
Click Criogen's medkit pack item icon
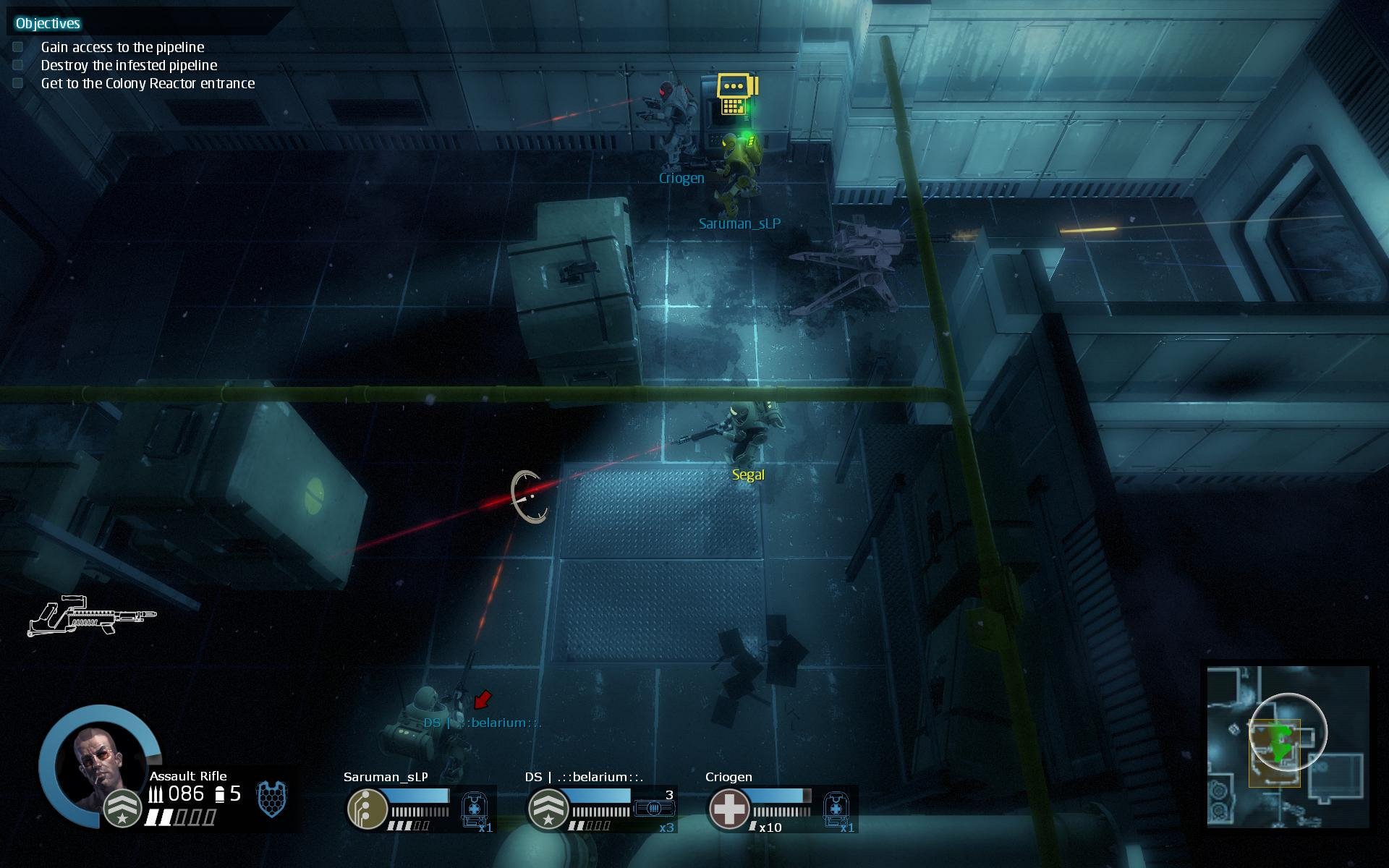836,808
